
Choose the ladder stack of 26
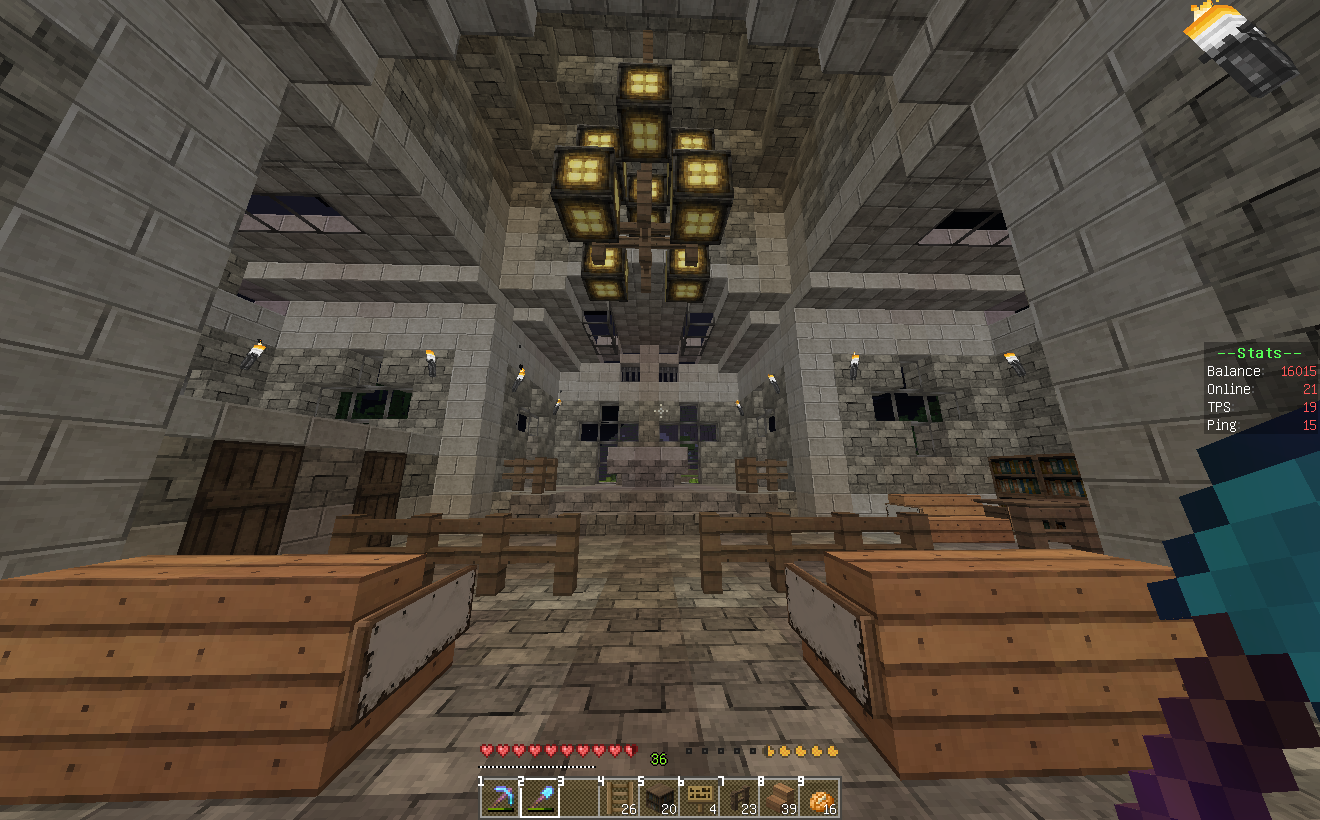coord(620,798)
